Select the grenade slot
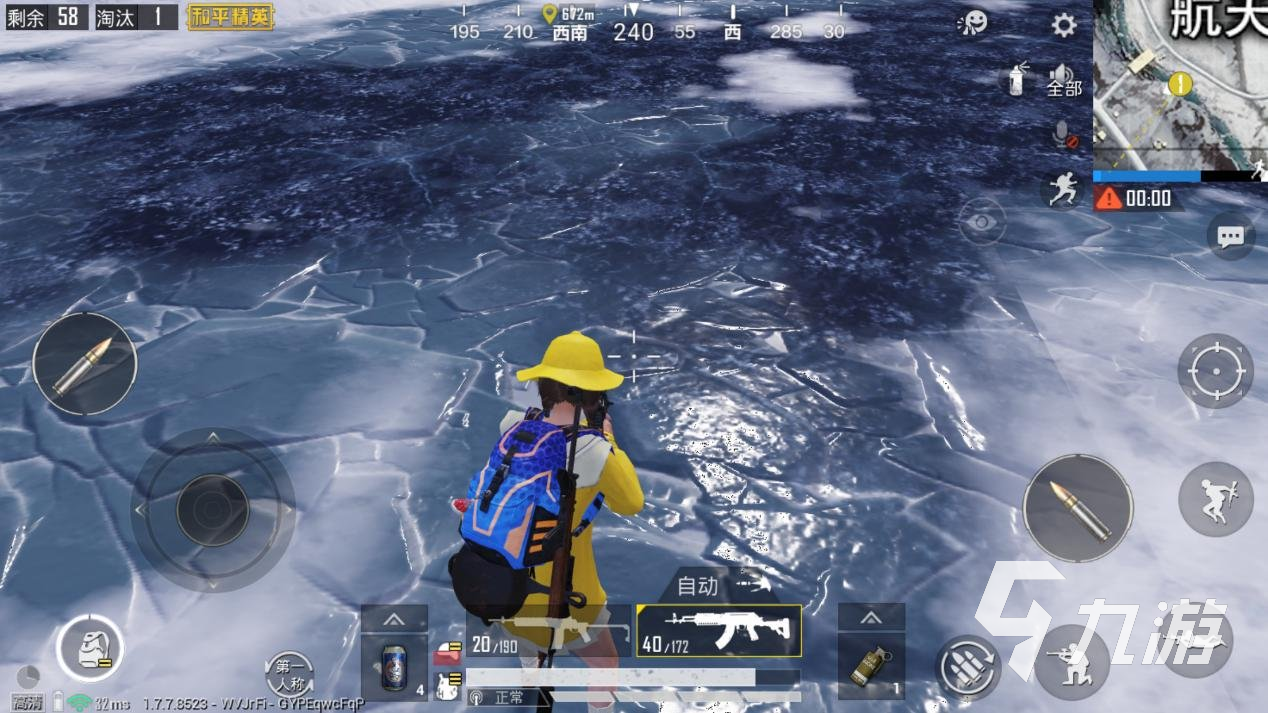Image resolution: width=1268 pixels, height=713 pixels. pyautogui.click(x=871, y=665)
